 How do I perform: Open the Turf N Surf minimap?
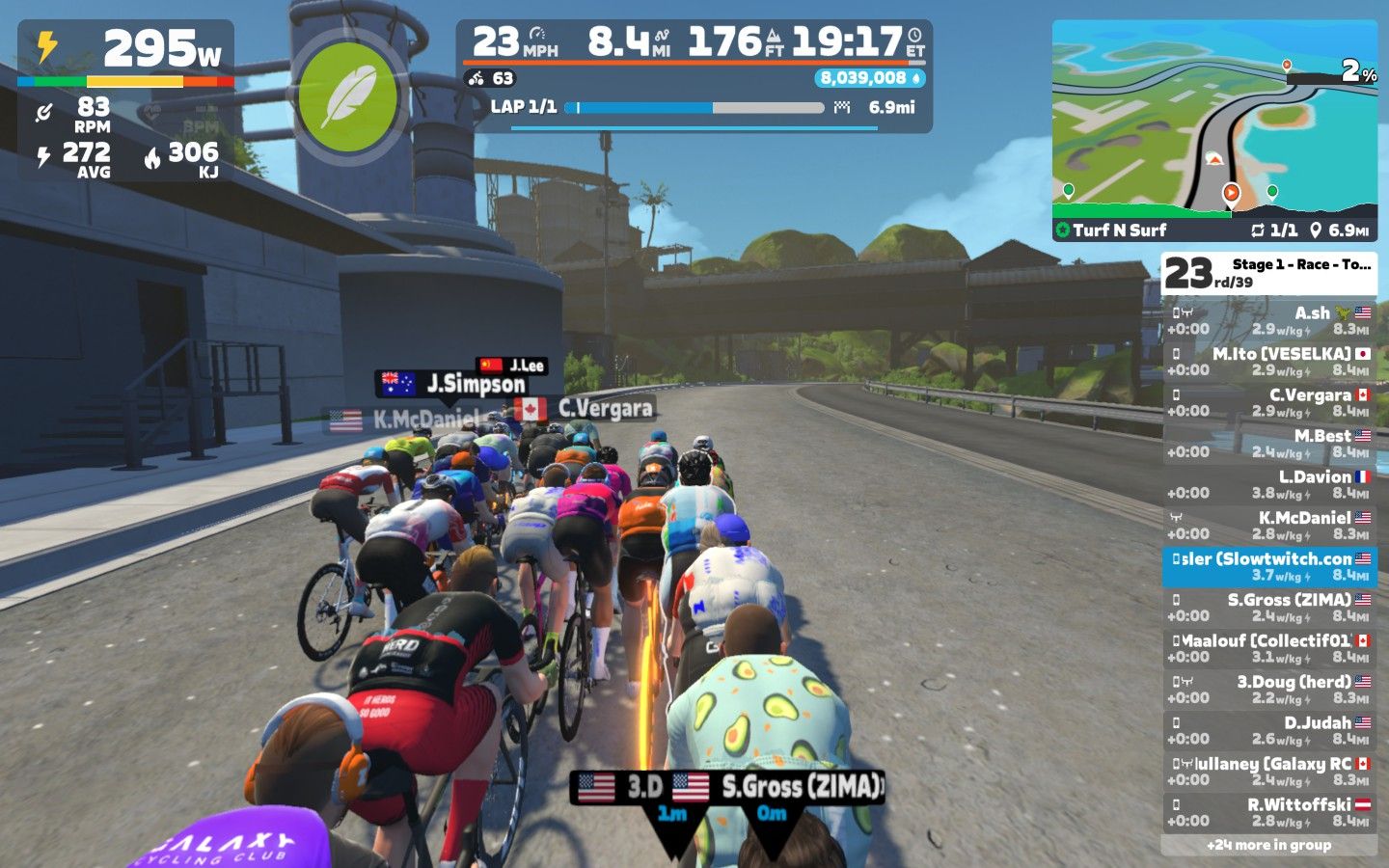[1214, 130]
